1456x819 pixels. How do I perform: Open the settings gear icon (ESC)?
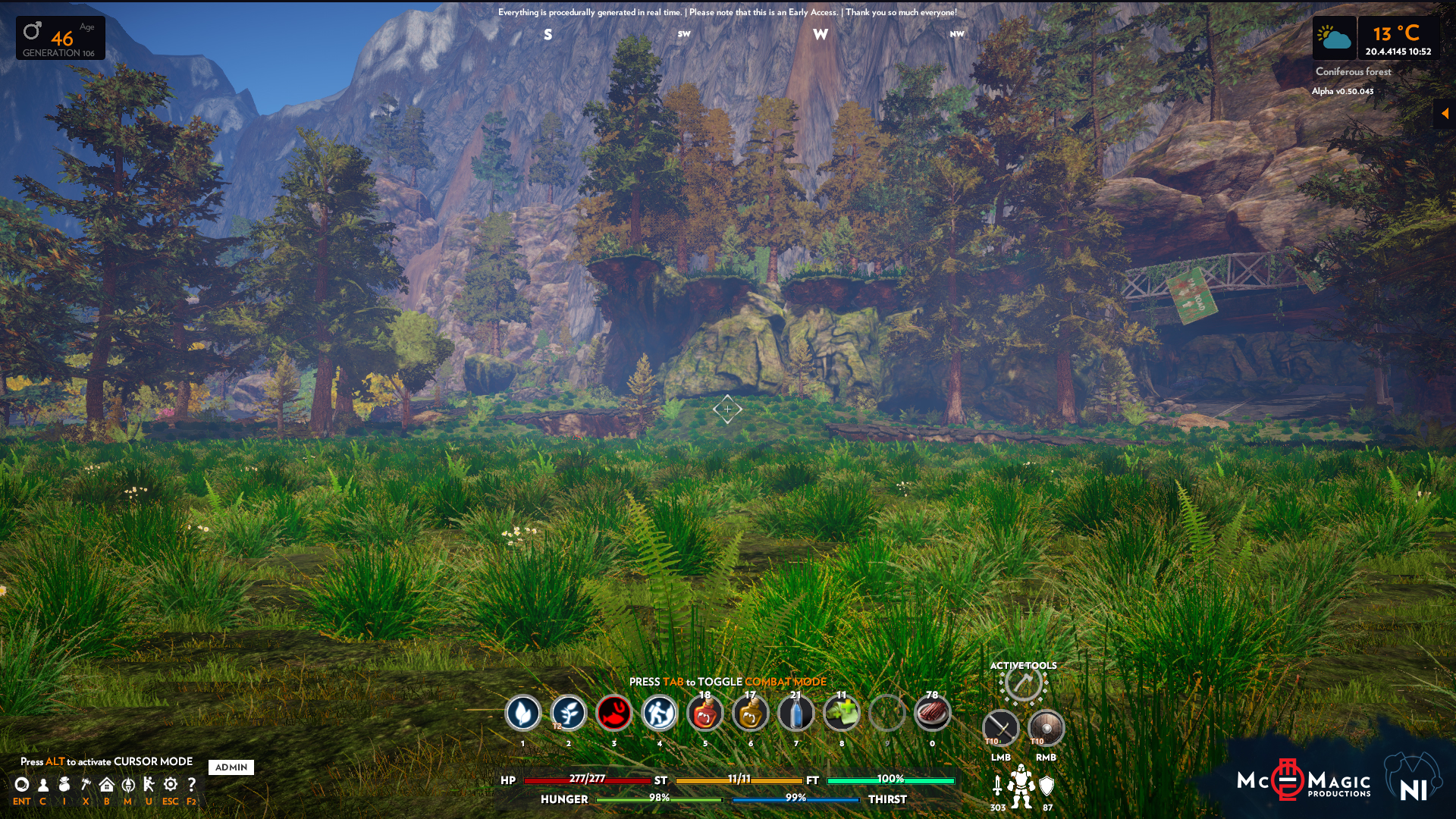click(170, 785)
